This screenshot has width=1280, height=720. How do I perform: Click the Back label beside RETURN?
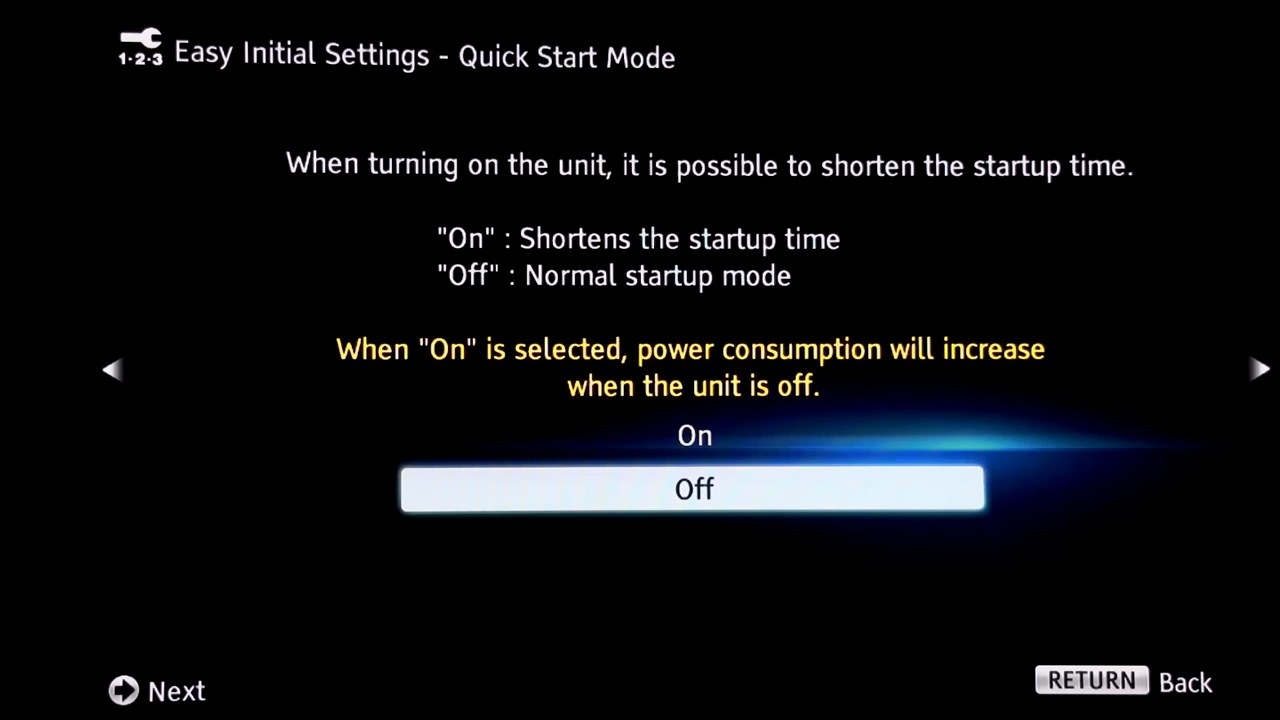point(1185,682)
